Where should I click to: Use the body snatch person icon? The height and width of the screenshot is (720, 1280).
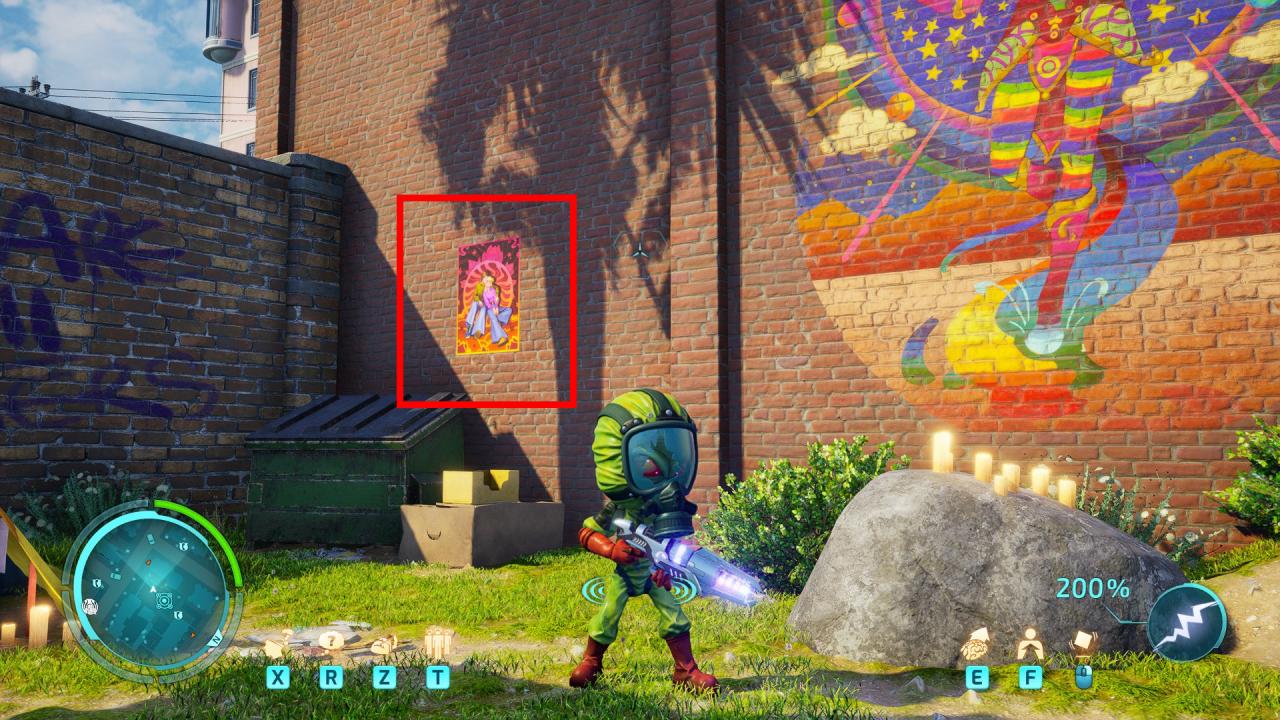point(1030,643)
